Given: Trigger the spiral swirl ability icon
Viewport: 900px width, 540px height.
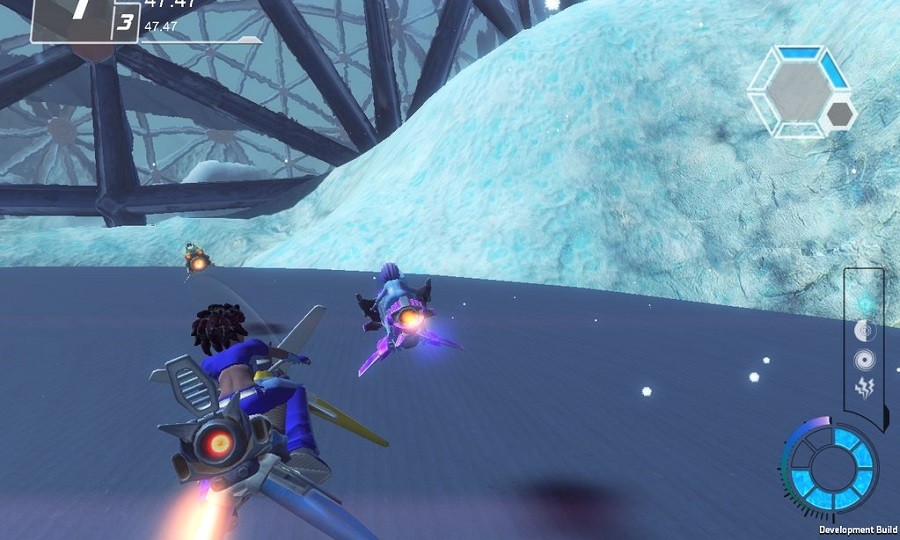Looking at the screenshot, I should 865,361.
